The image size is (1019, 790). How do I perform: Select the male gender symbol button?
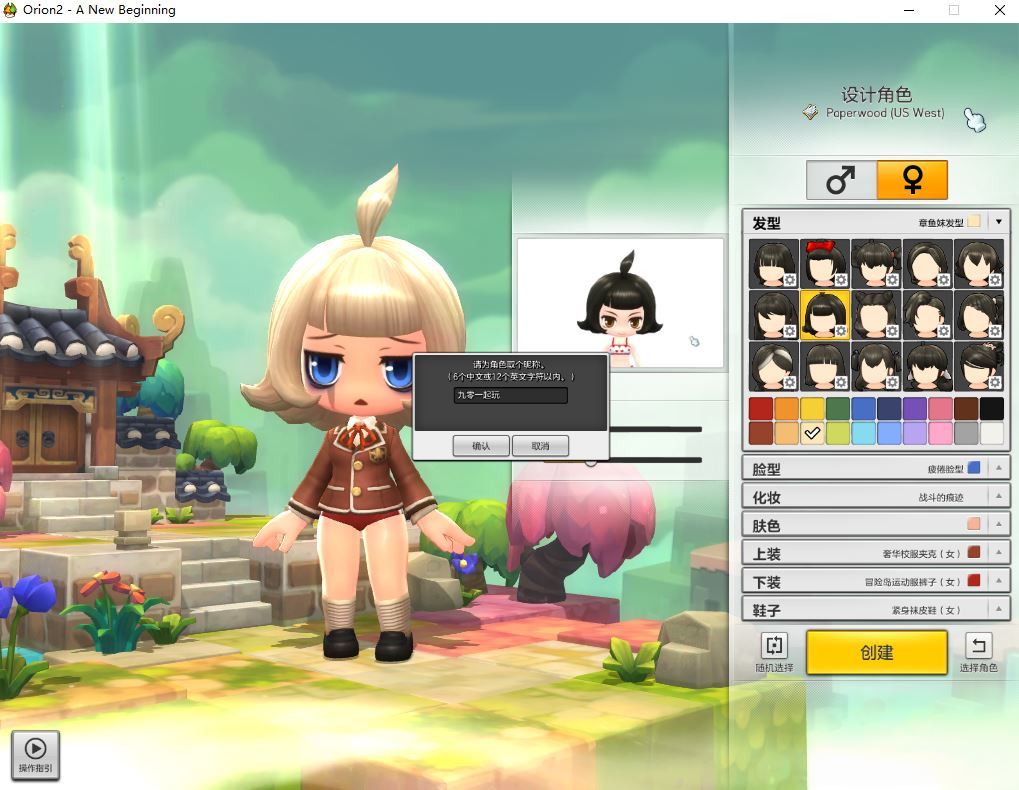click(841, 180)
